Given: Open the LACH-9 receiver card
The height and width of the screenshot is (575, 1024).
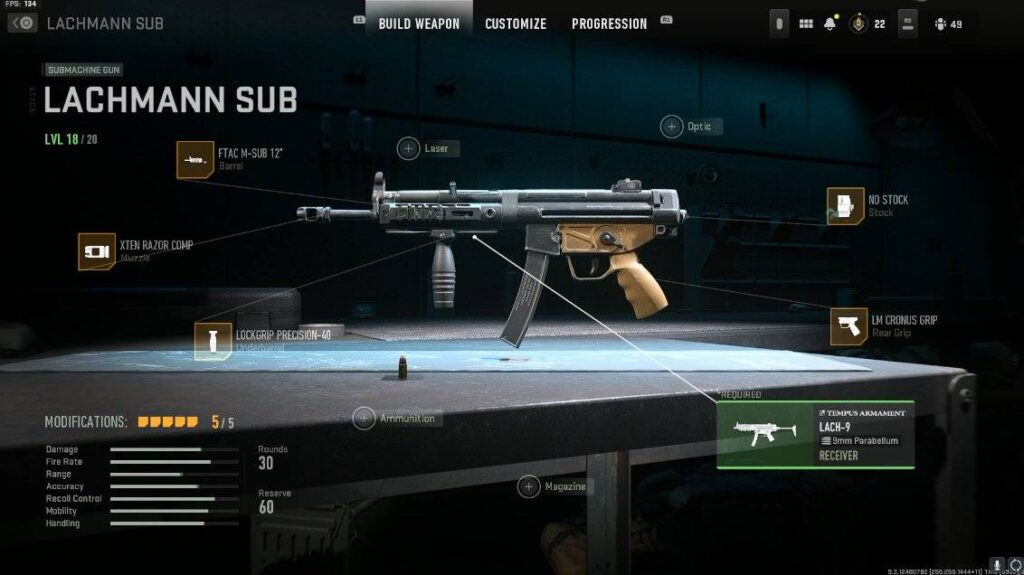Looking at the screenshot, I should pos(815,435).
